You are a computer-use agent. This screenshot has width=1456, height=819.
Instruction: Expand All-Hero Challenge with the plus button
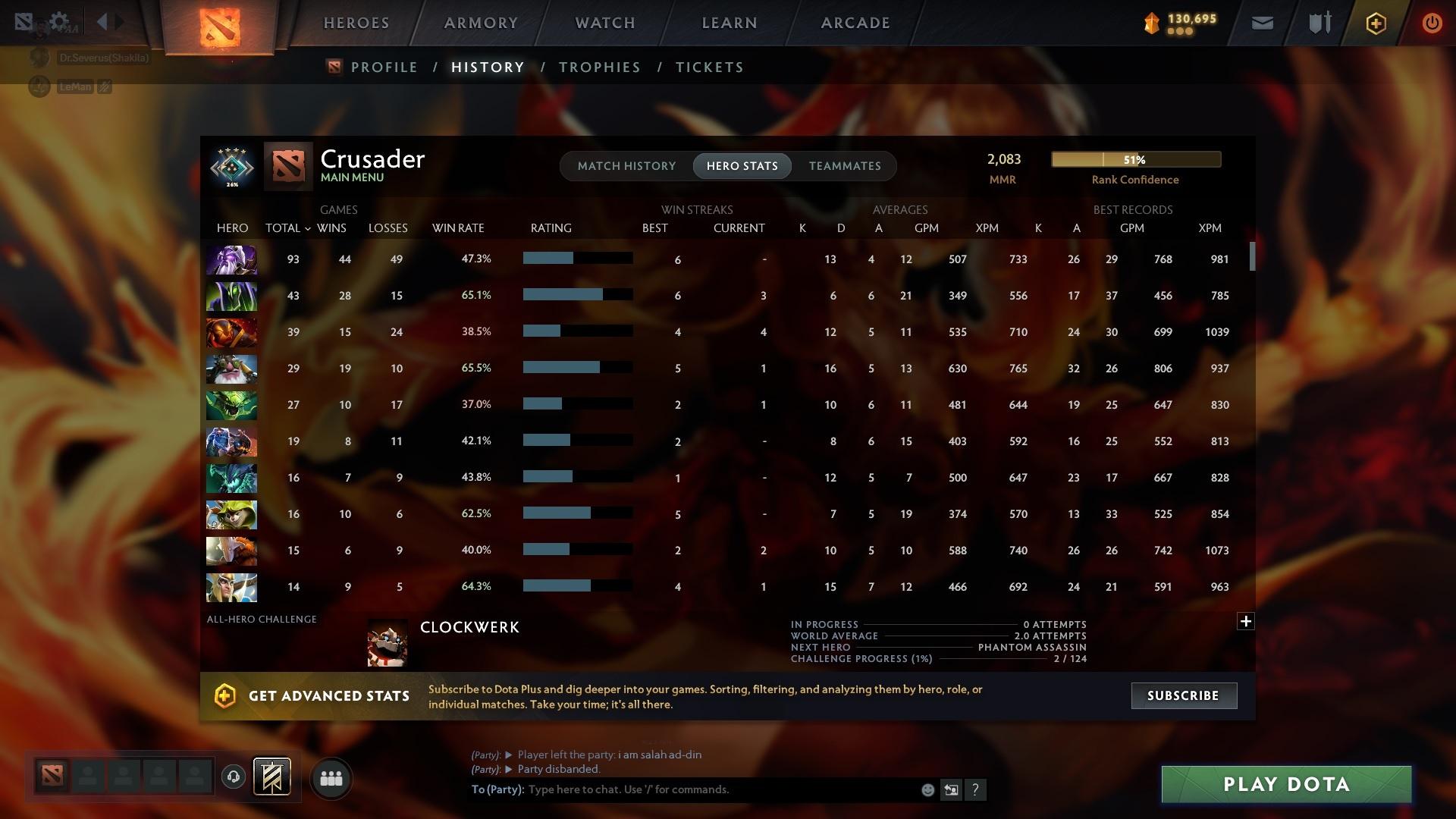tap(1246, 621)
